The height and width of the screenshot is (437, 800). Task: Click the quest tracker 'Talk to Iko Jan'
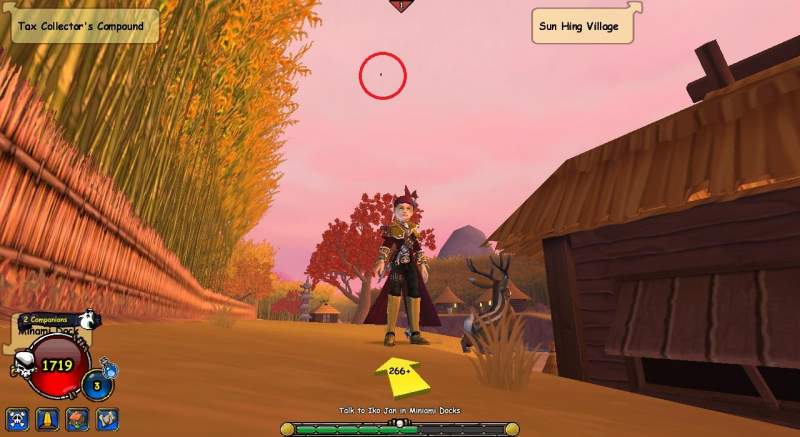(x=399, y=411)
